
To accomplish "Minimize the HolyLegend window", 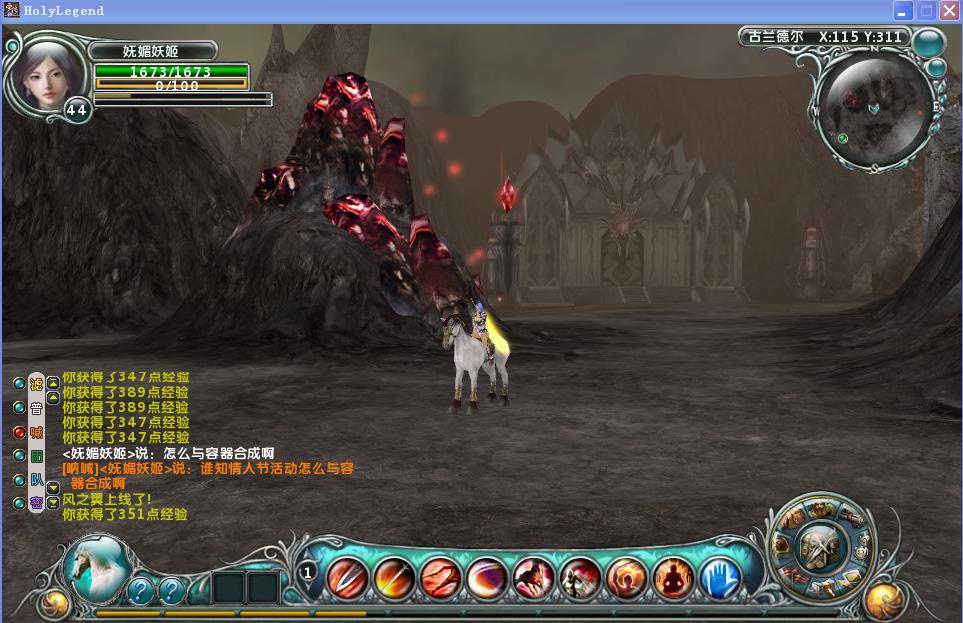I will [904, 11].
